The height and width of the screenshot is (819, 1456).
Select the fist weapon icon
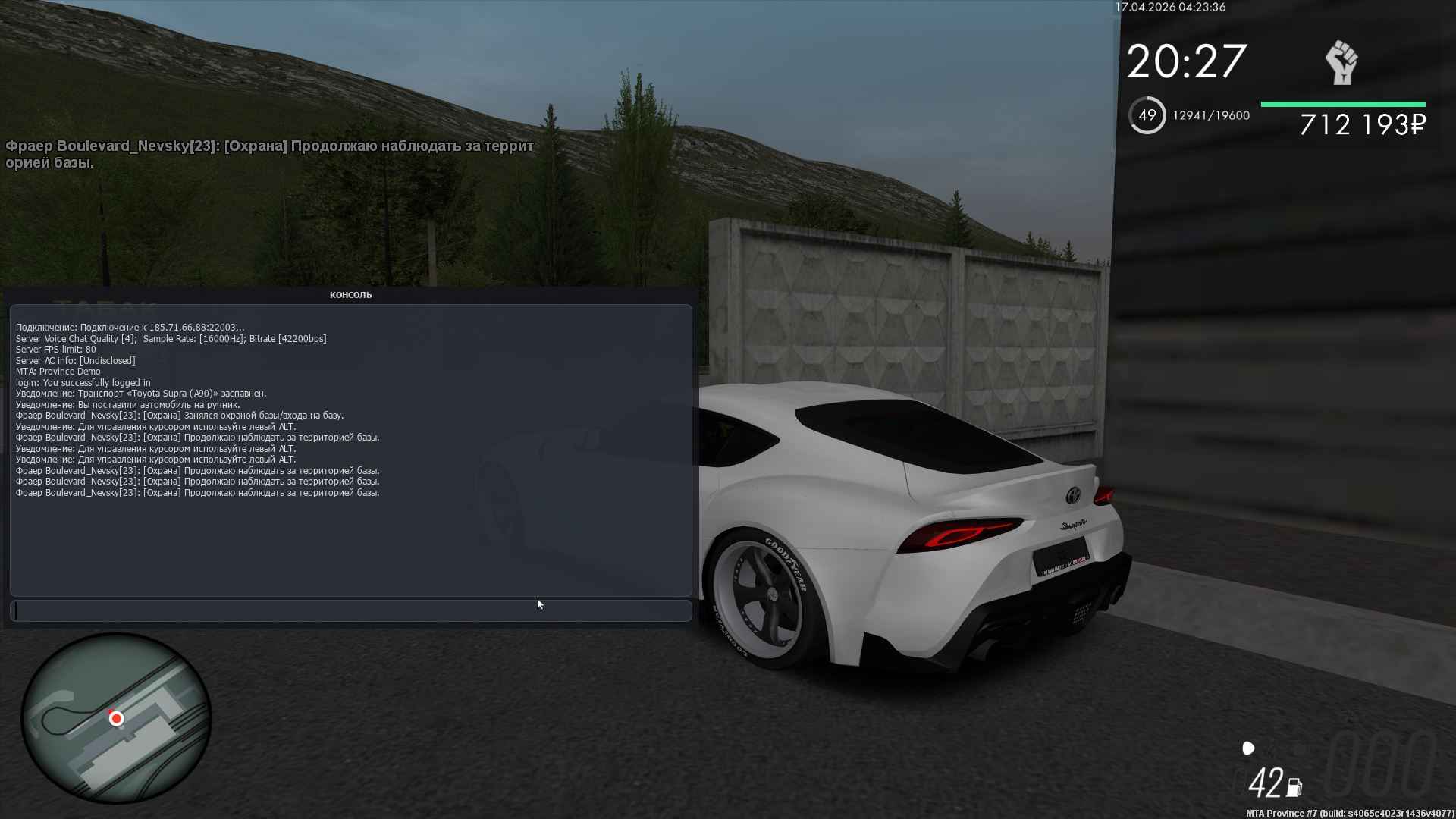point(1341,63)
